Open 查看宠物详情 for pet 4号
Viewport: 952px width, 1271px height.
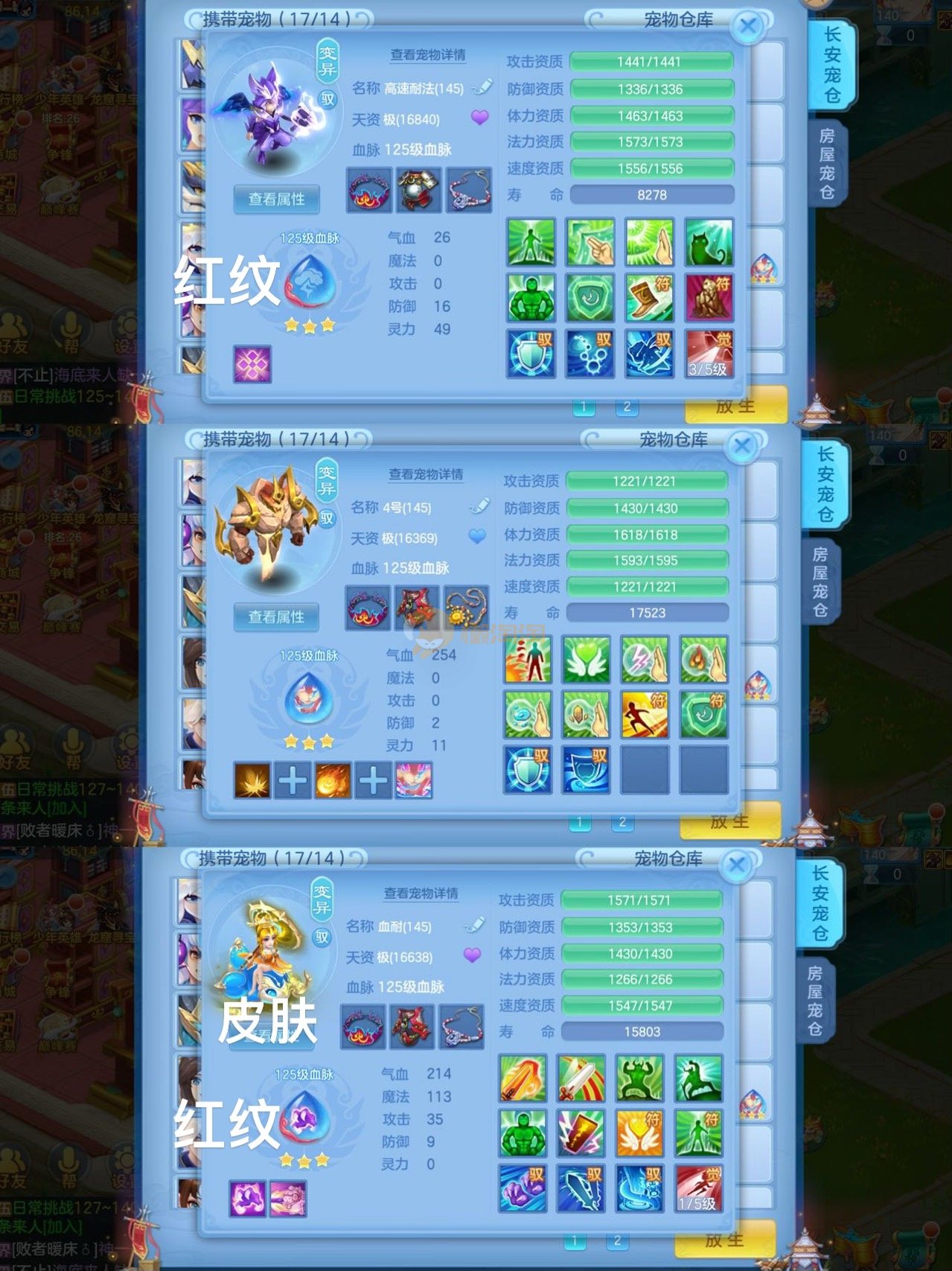pos(426,474)
